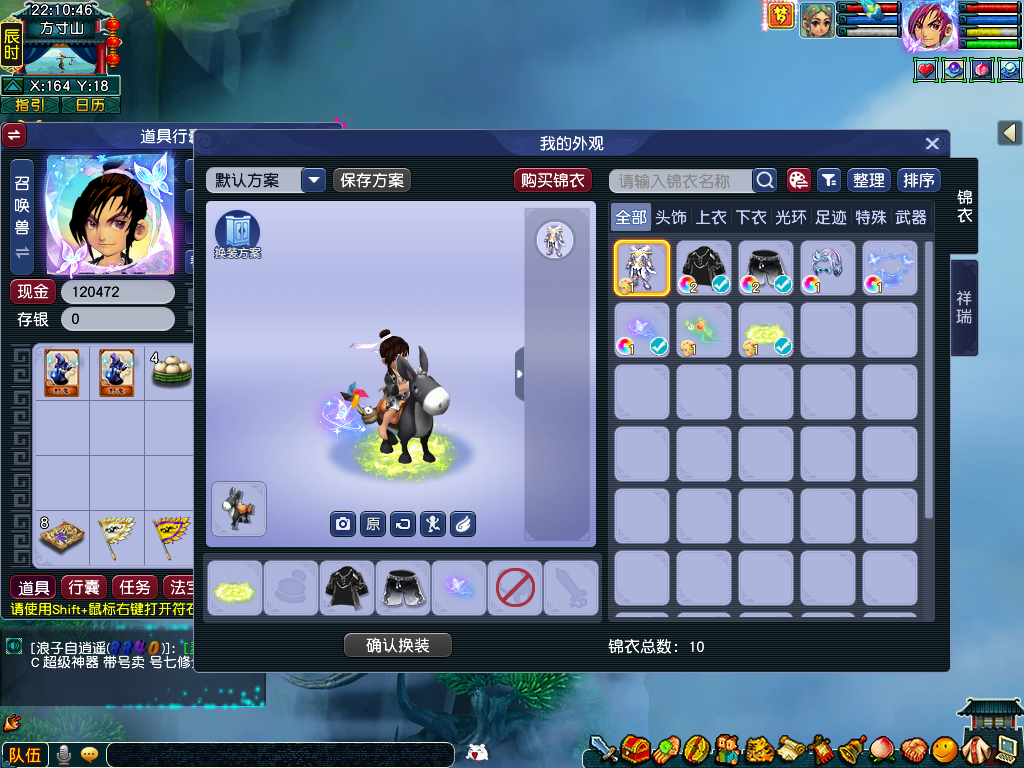Show the 武器 weapon category tab
This screenshot has height=768, width=1024.
[911, 217]
